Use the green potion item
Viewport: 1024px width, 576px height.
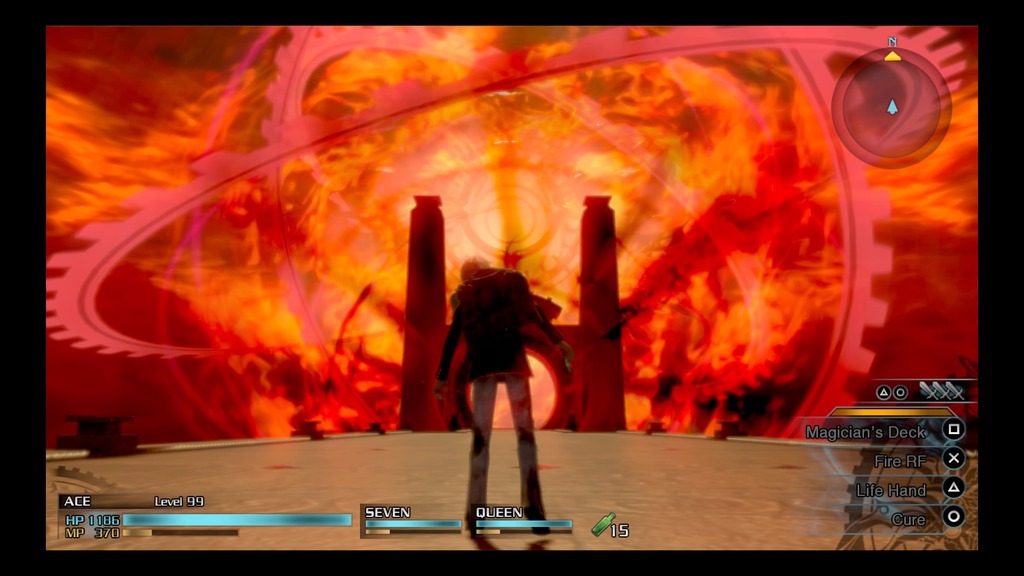604,524
